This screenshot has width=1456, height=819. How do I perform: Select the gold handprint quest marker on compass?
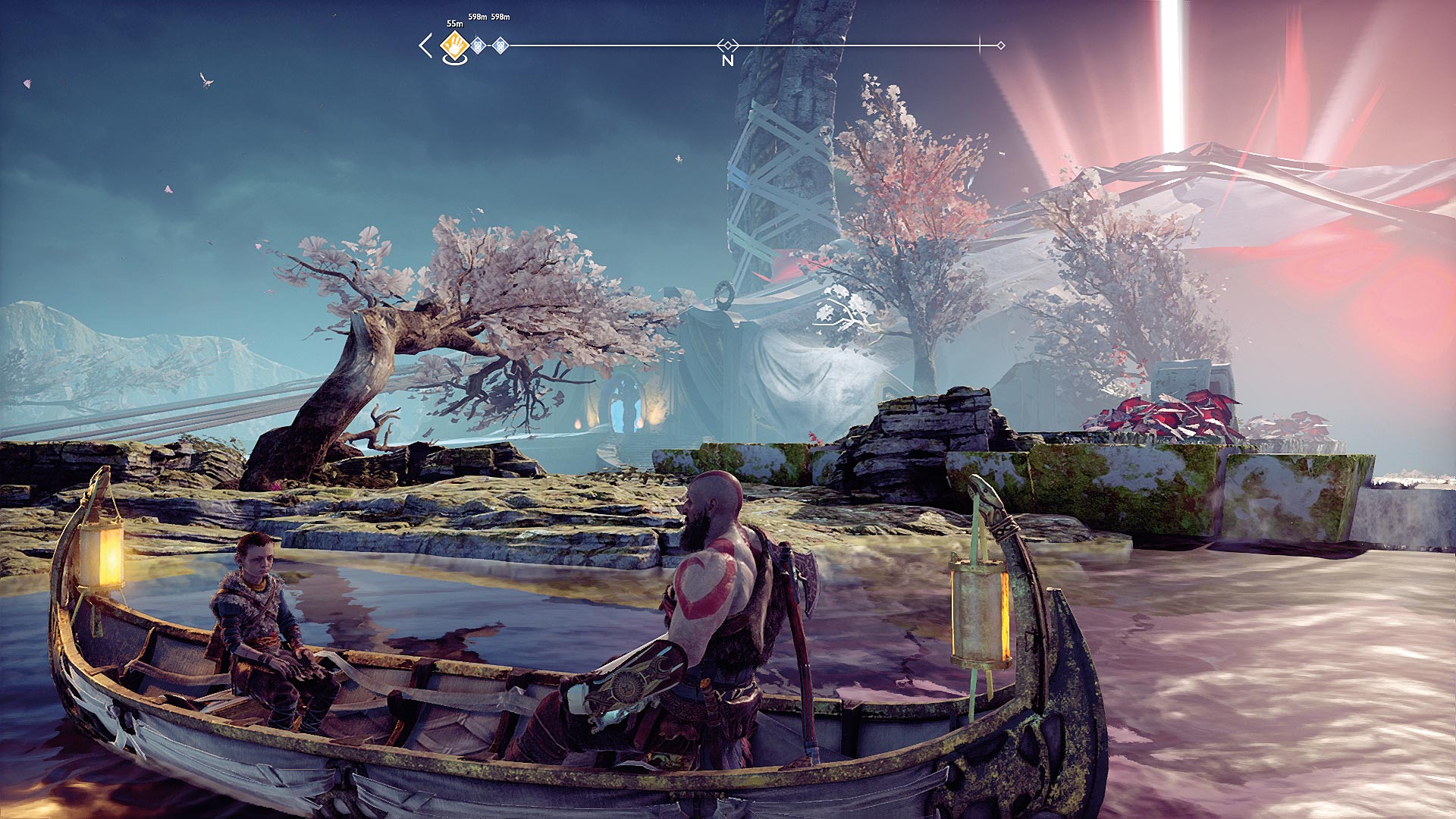[455, 45]
